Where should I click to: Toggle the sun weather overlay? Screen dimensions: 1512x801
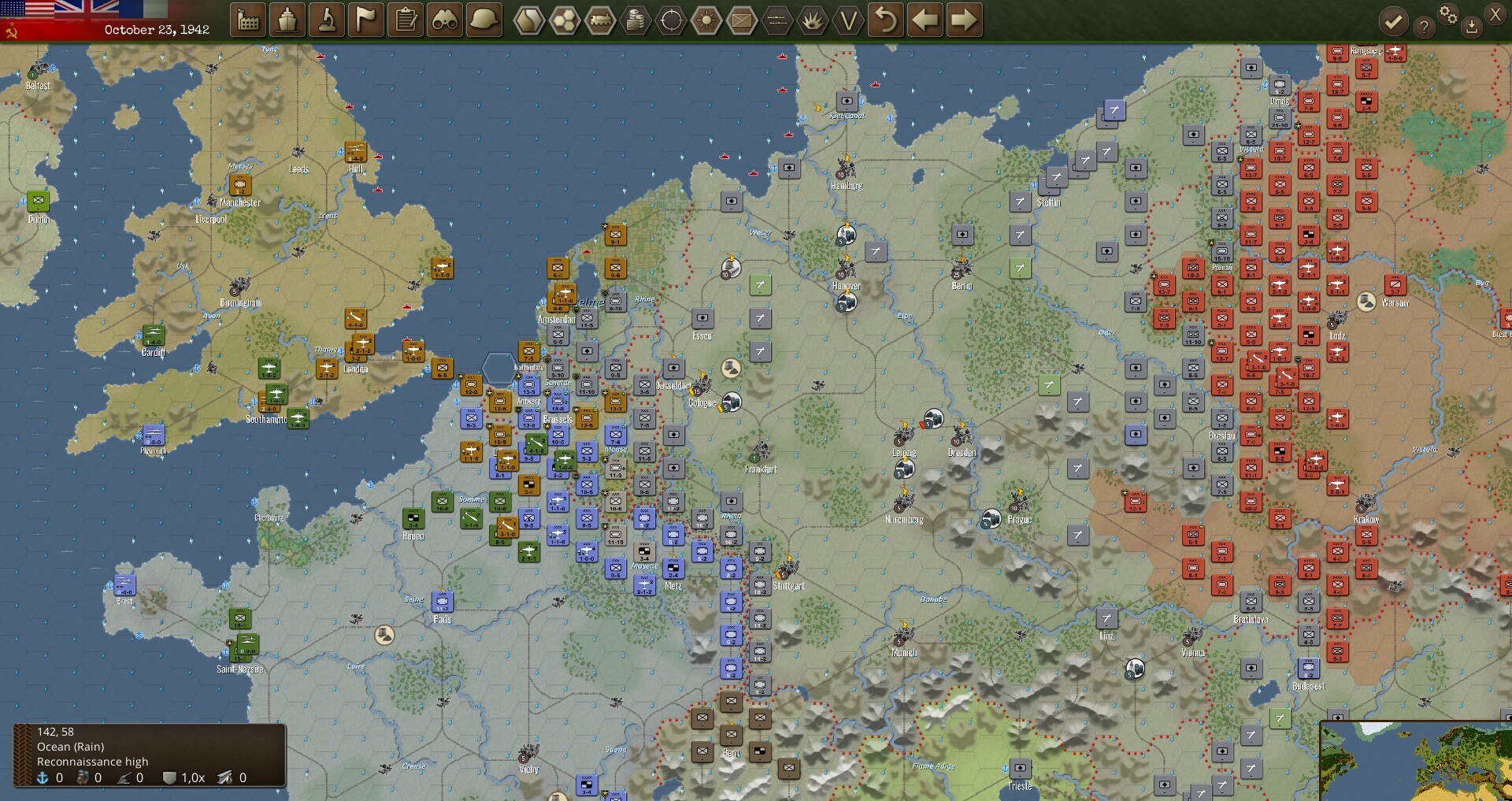pos(706,20)
